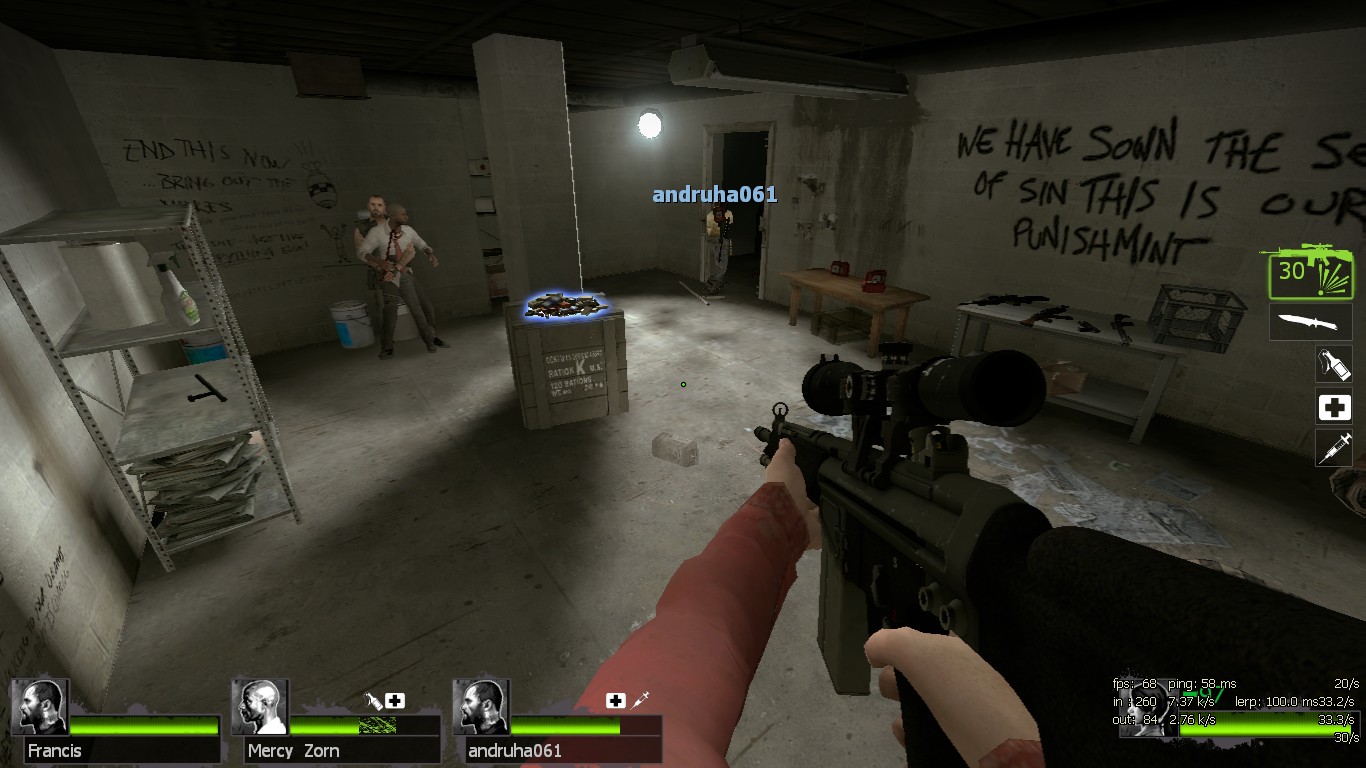1366x768 pixels.
Task: Choose the adrenaline shot syringe slot
Action: click(x=1333, y=448)
